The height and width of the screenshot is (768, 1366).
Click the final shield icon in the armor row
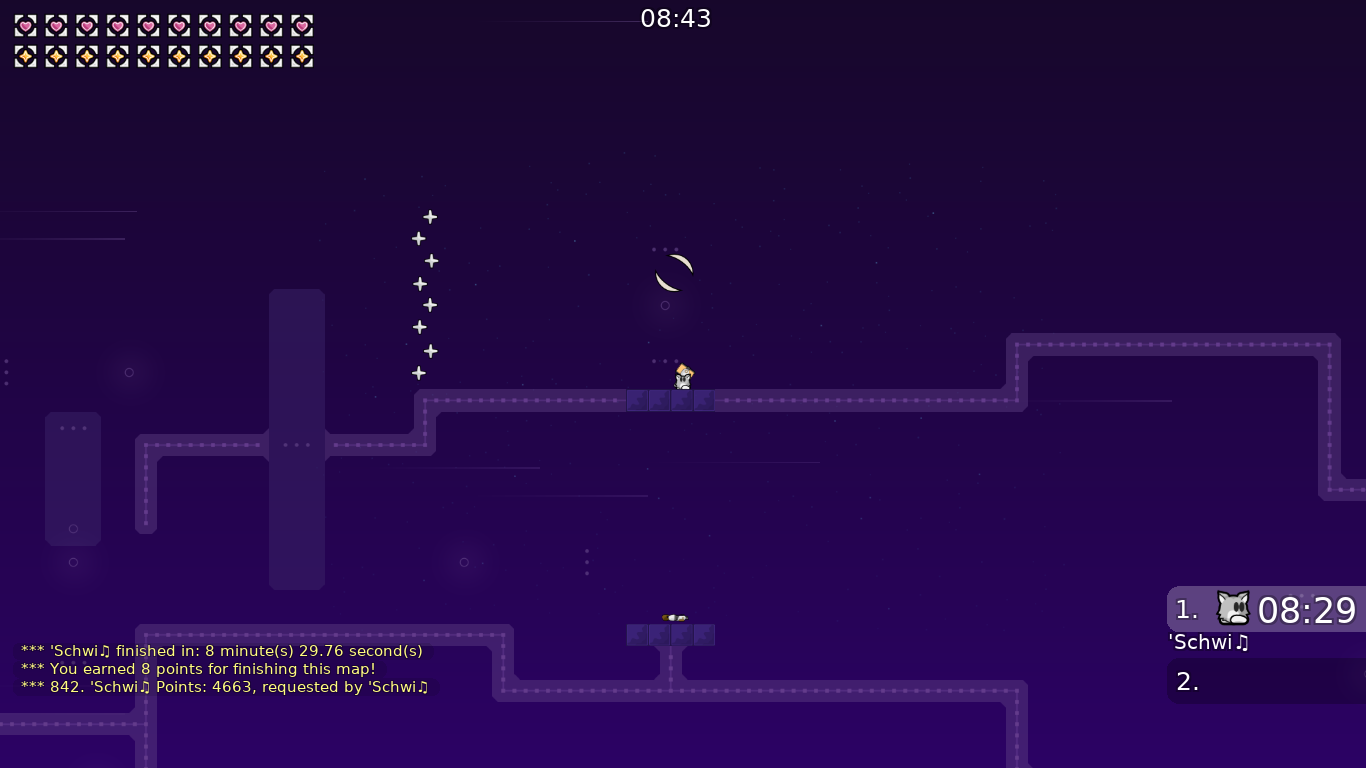click(301, 56)
